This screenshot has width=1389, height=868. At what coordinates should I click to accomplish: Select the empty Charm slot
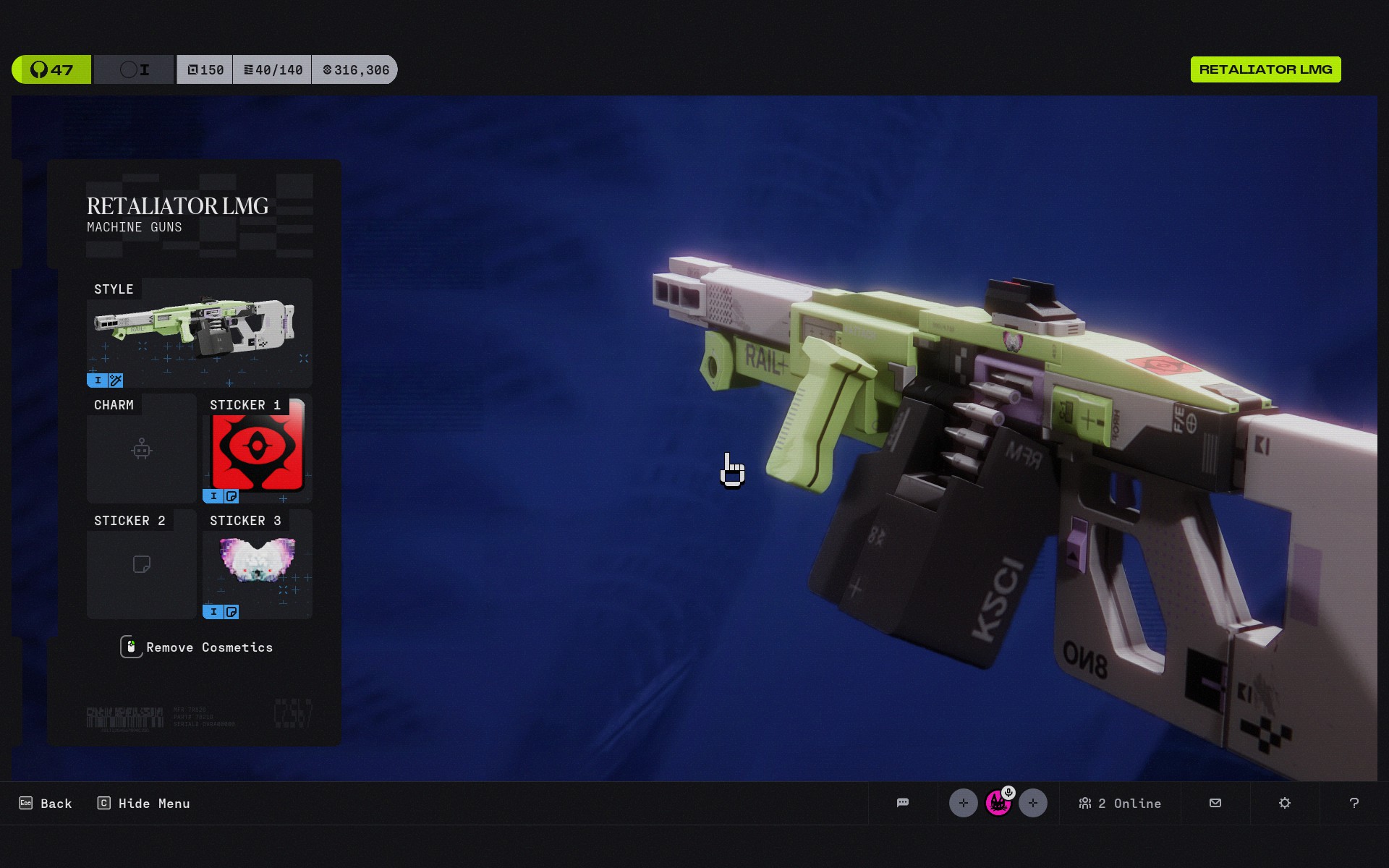click(142, 449)
